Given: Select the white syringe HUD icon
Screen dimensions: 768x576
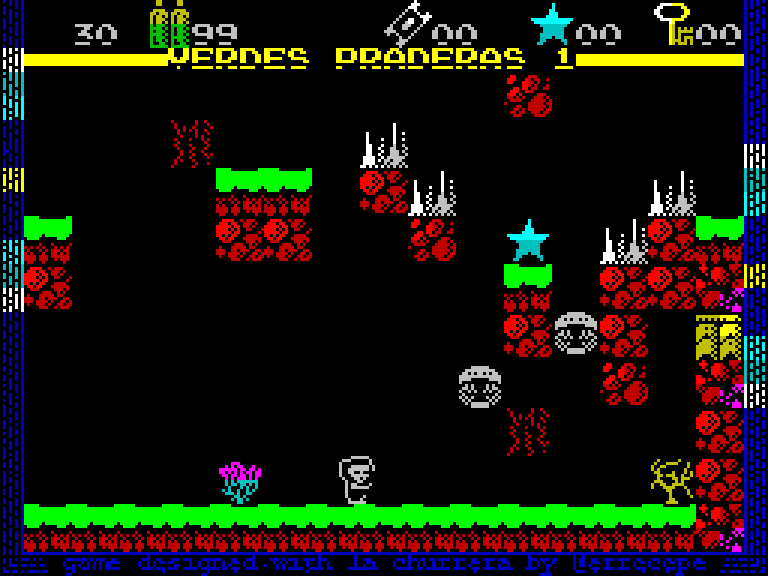Looking at the screenshot, I should [x=407, y=23].
